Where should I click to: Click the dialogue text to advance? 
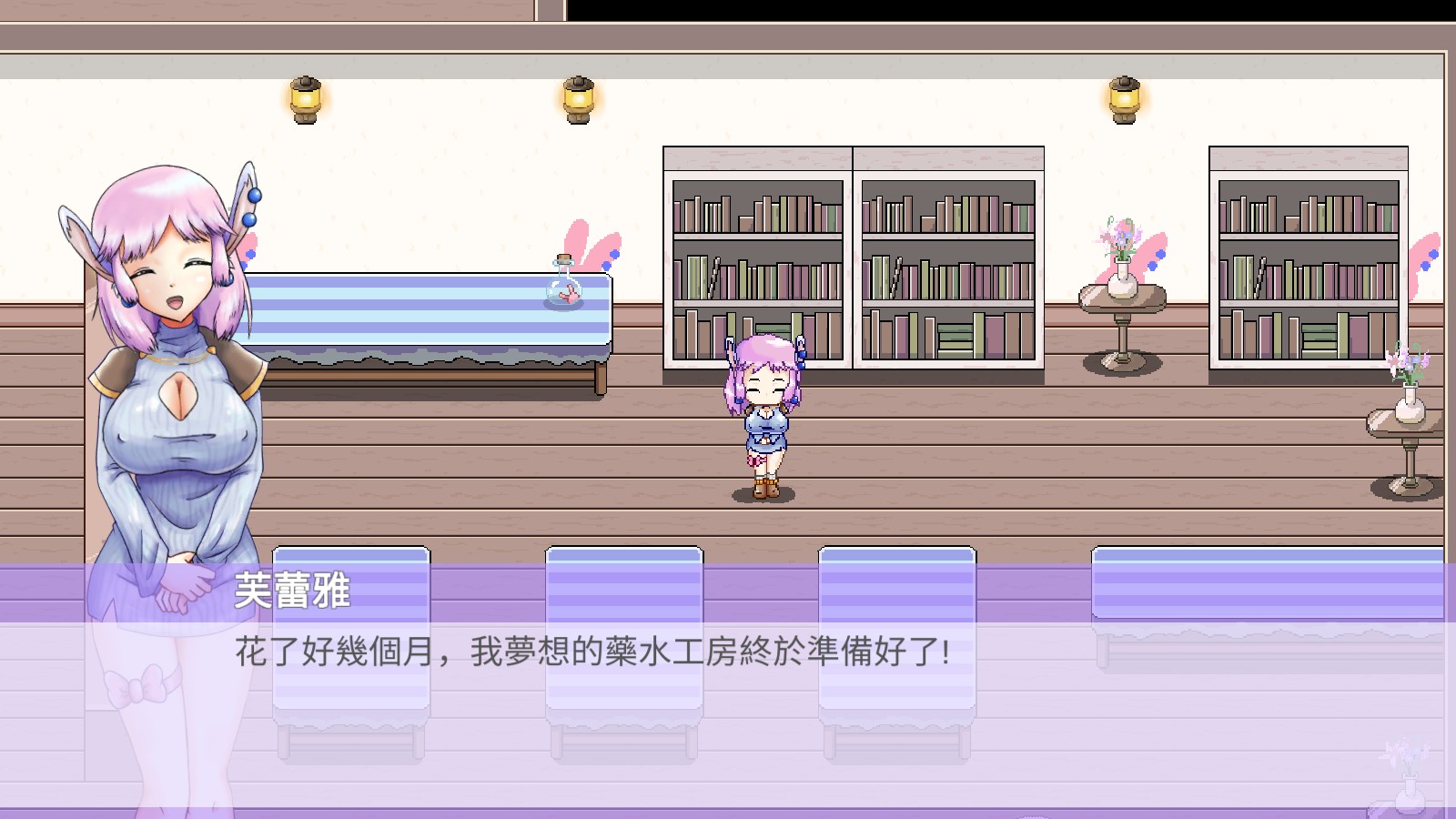coord(591,652)
